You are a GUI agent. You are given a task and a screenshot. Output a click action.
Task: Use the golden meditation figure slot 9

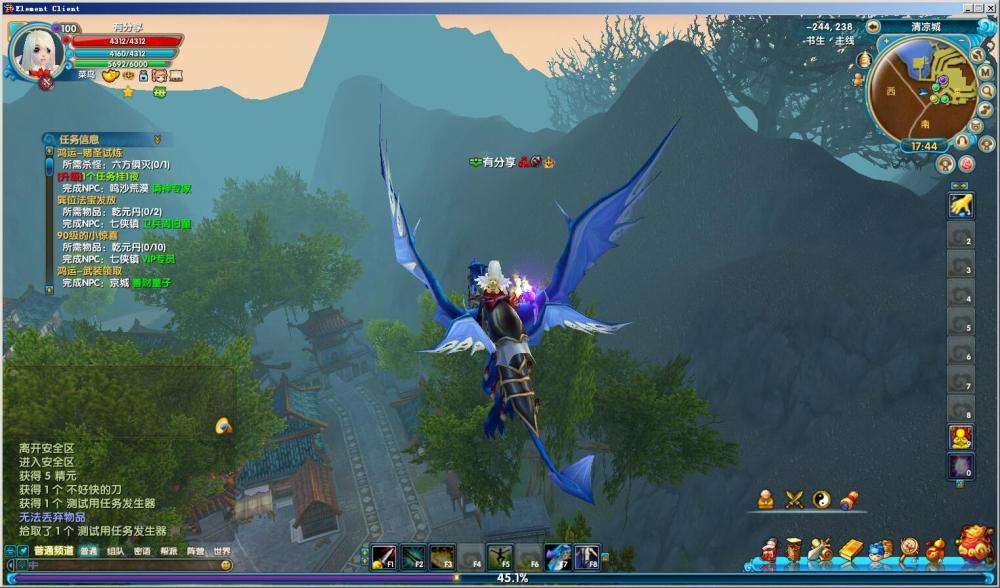coord(961,437)
